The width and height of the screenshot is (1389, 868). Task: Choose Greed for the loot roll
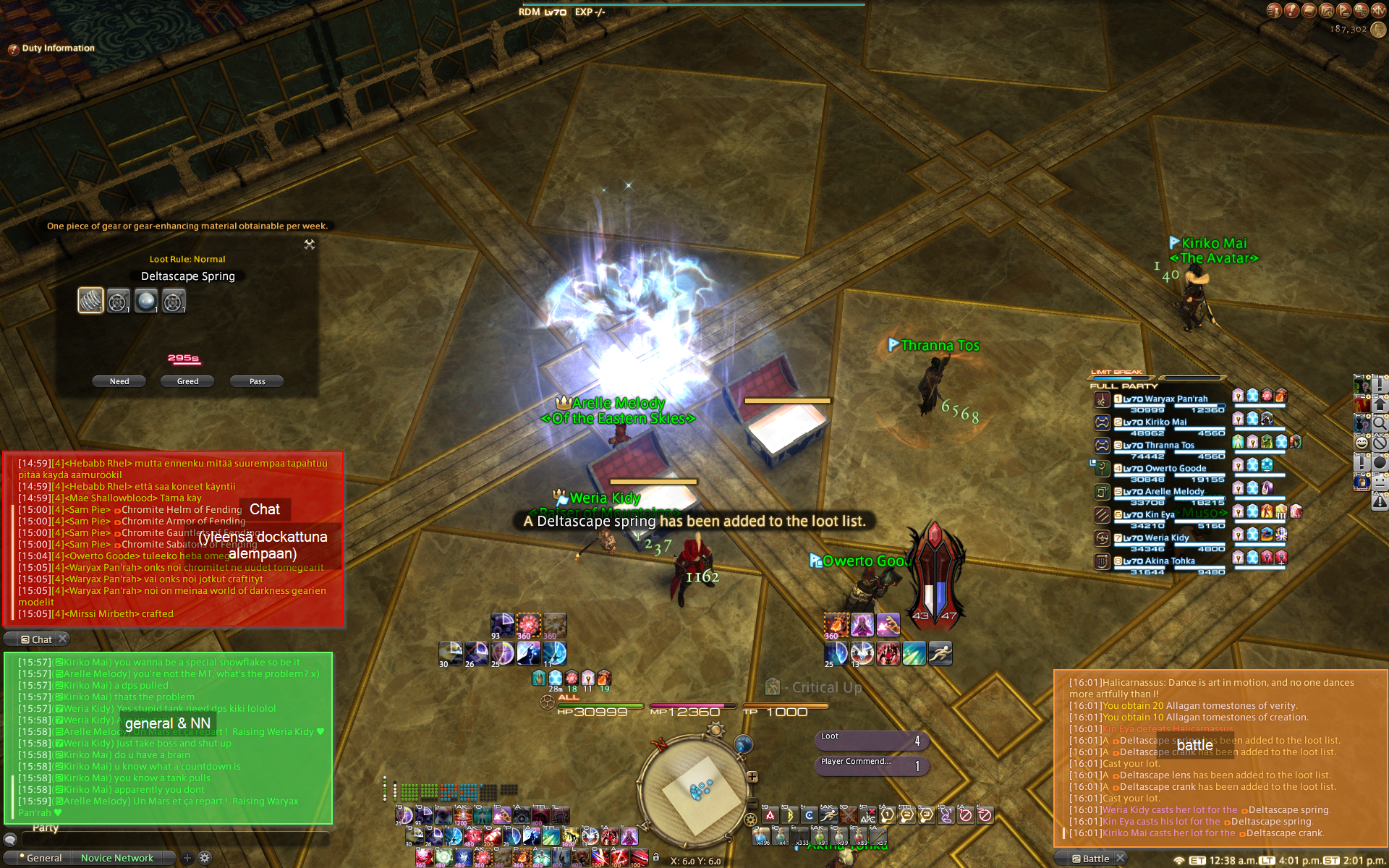(x=187, y=381)
